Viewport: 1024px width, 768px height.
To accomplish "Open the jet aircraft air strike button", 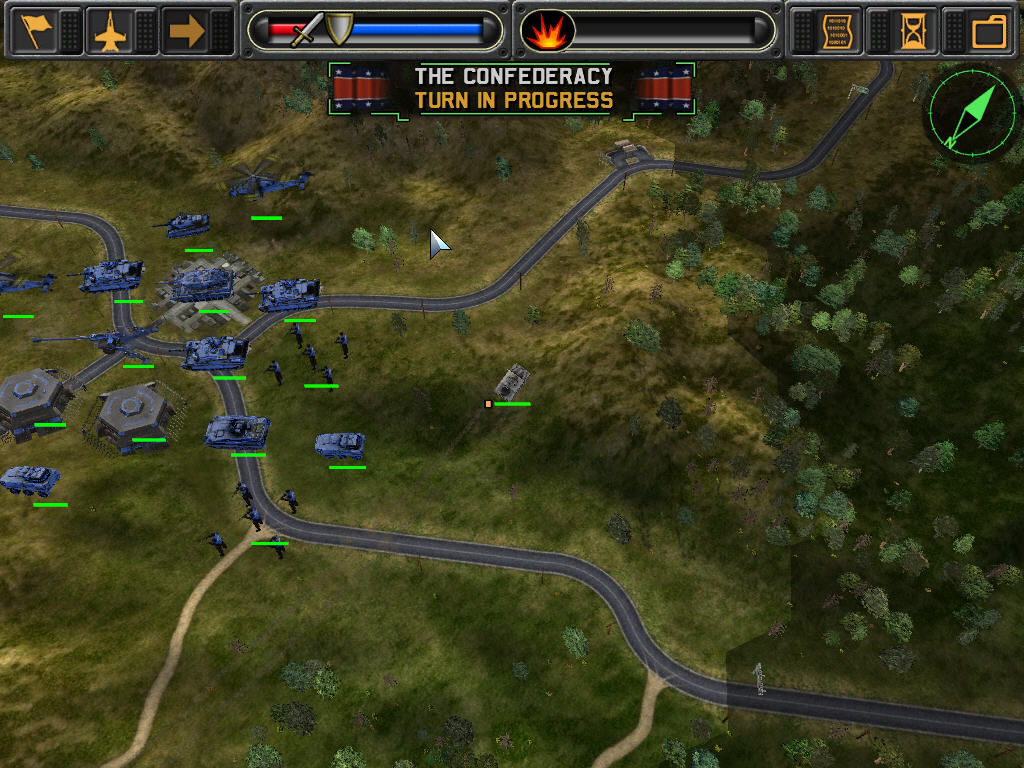I will [110, 31].
